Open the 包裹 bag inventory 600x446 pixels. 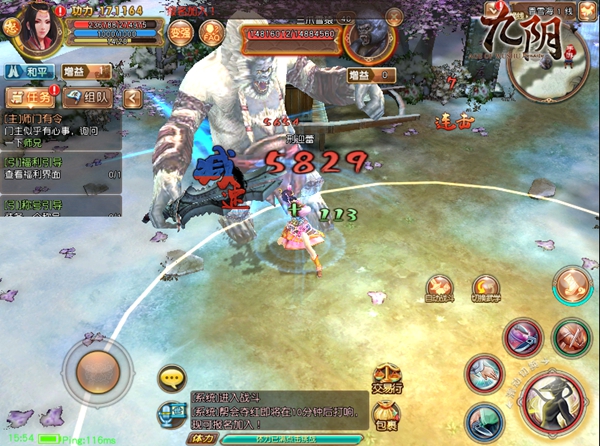pos(385,413)
